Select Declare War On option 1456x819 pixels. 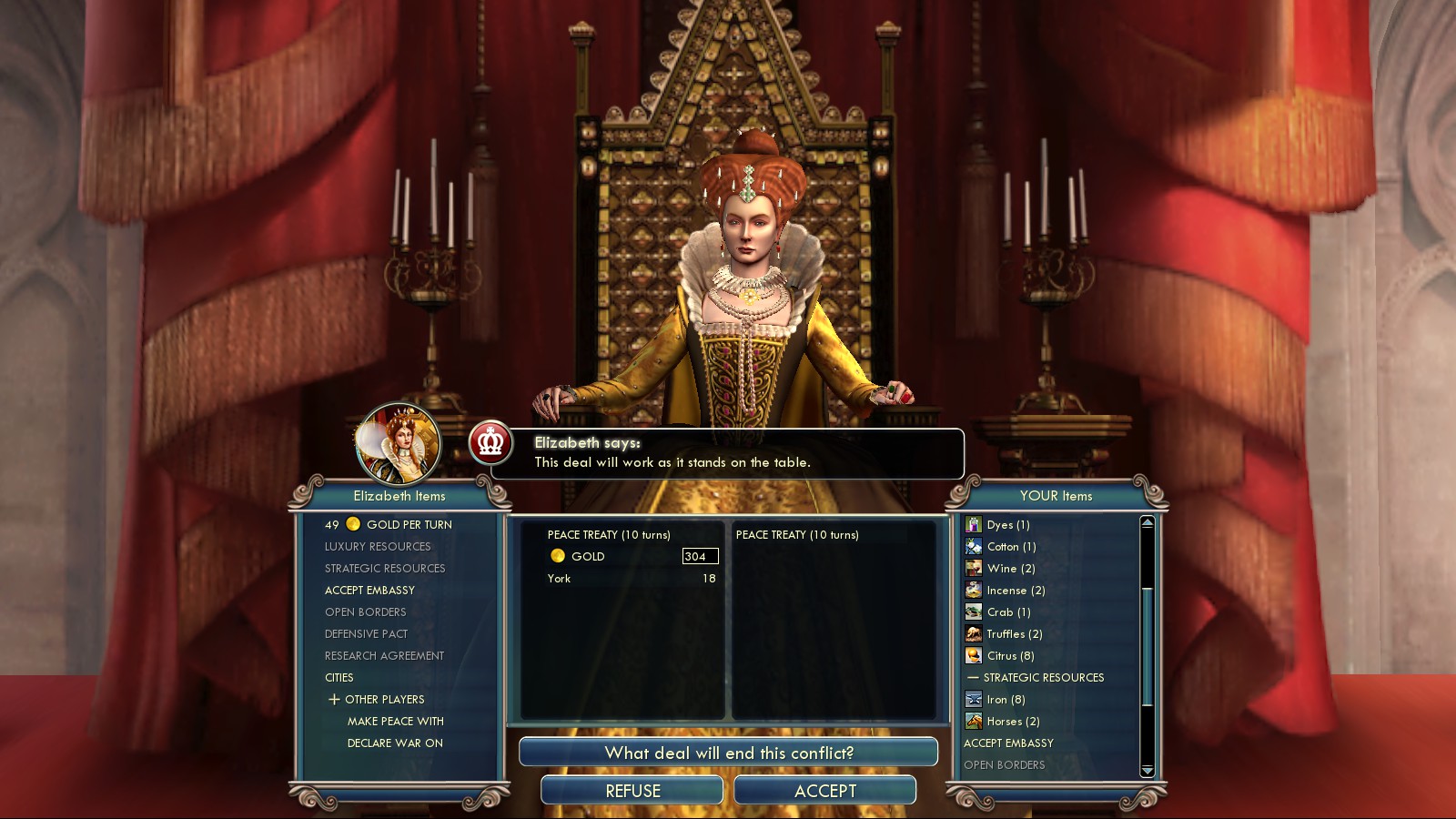tap(395, 743)
